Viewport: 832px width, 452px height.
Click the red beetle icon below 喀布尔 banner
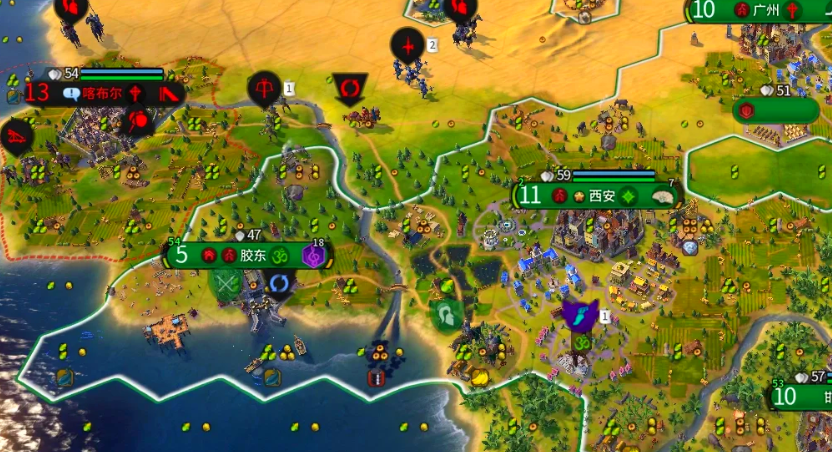(137, 121)
